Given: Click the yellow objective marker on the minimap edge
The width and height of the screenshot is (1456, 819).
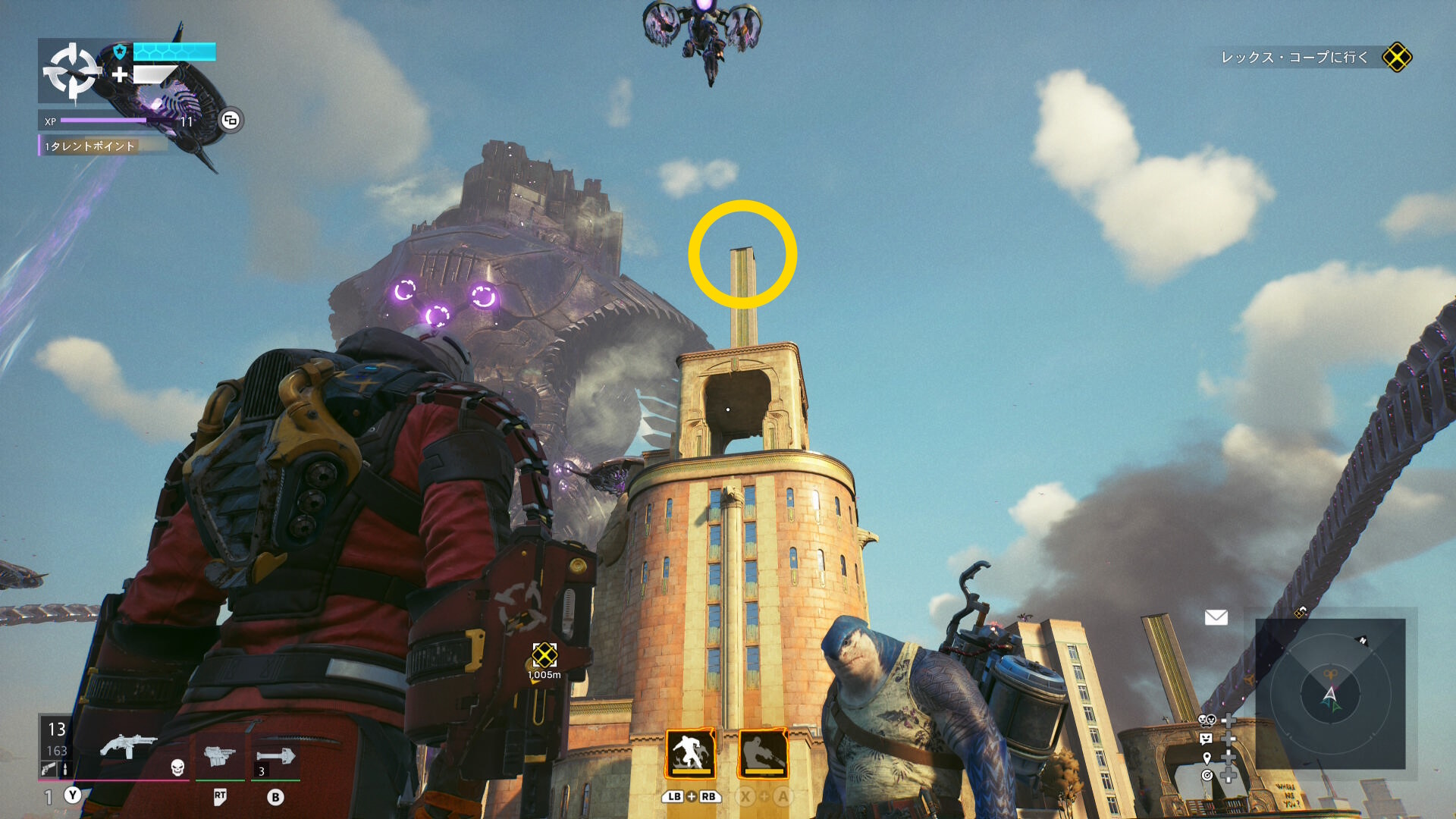Looking at the screenshot, I should (1300, 612).
